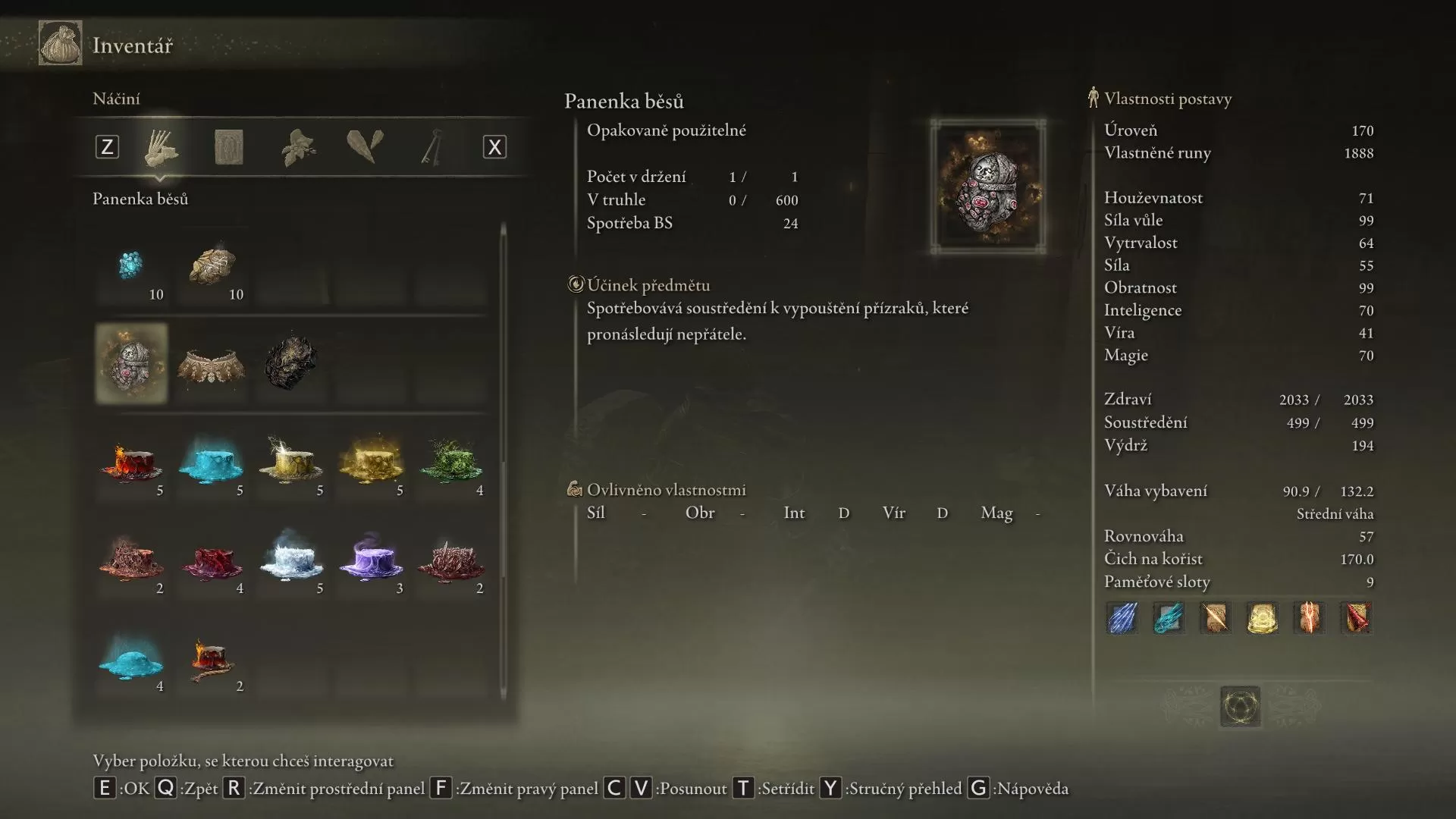
Task: Click the blue crystal shards spell slot
Action: pos(1122,618)
